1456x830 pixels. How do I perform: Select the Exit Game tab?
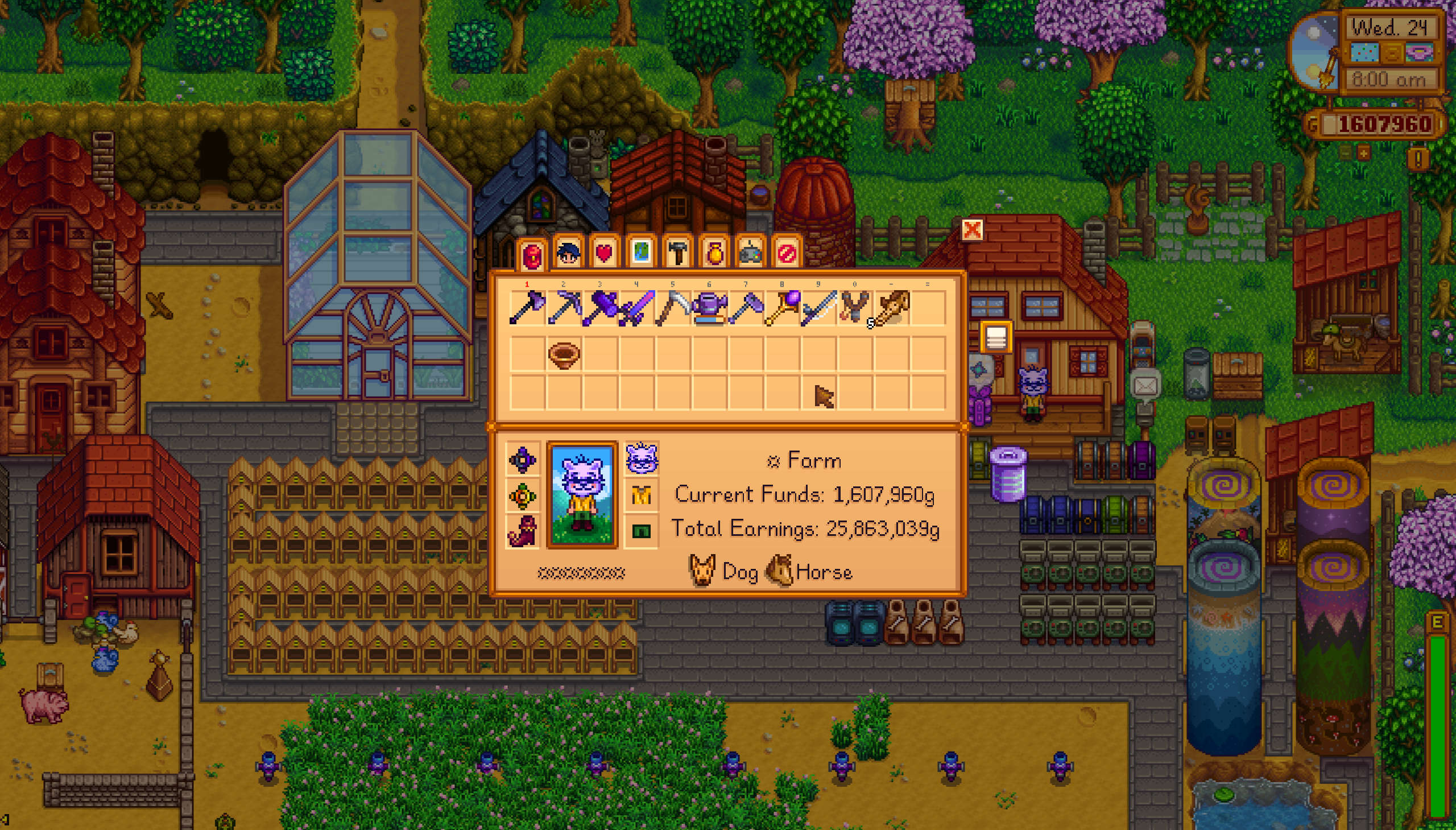pos(787,253)
